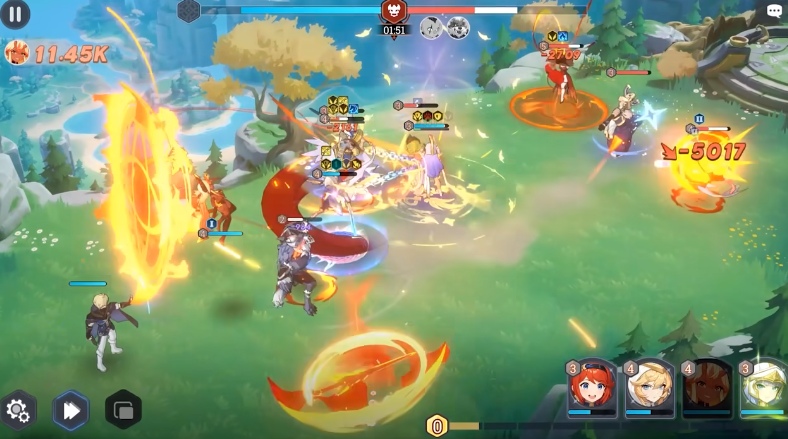Select the red-haired hero portrait
This screenshot has height=439, width=788.
(x=593, y=388)
